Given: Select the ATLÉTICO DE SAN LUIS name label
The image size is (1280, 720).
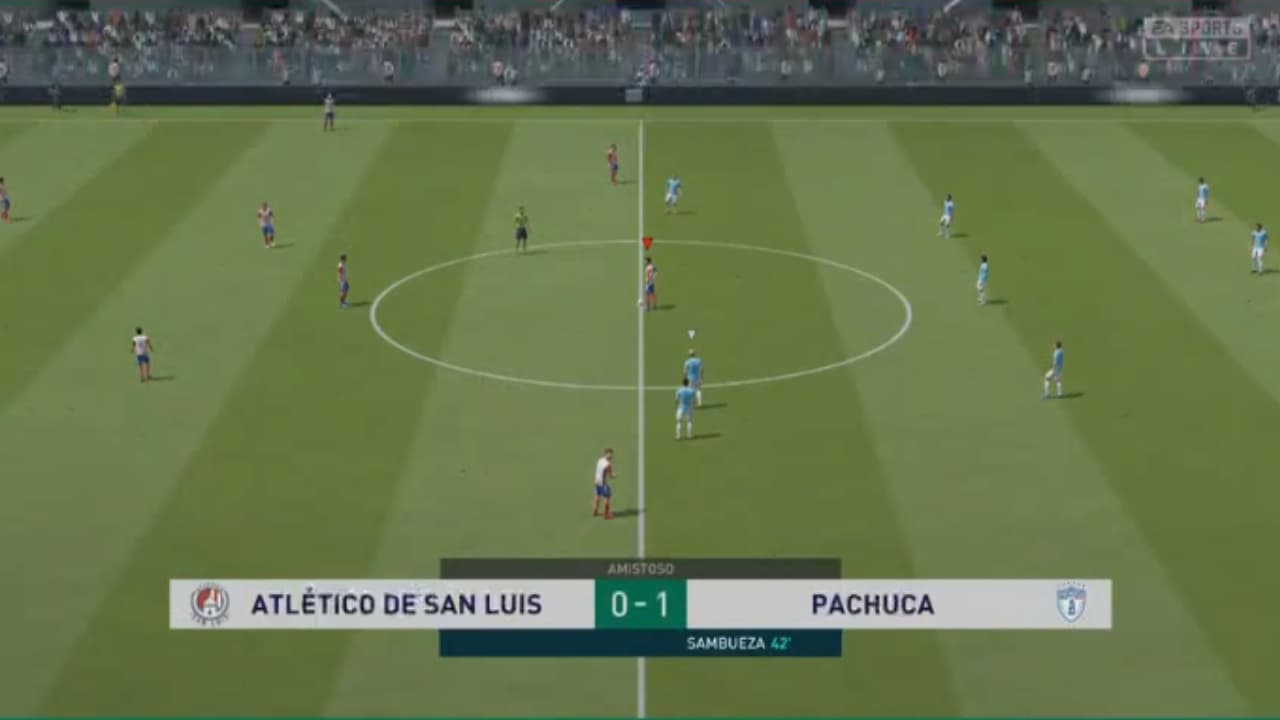Looking at the screenshot, I should (398, 604).
